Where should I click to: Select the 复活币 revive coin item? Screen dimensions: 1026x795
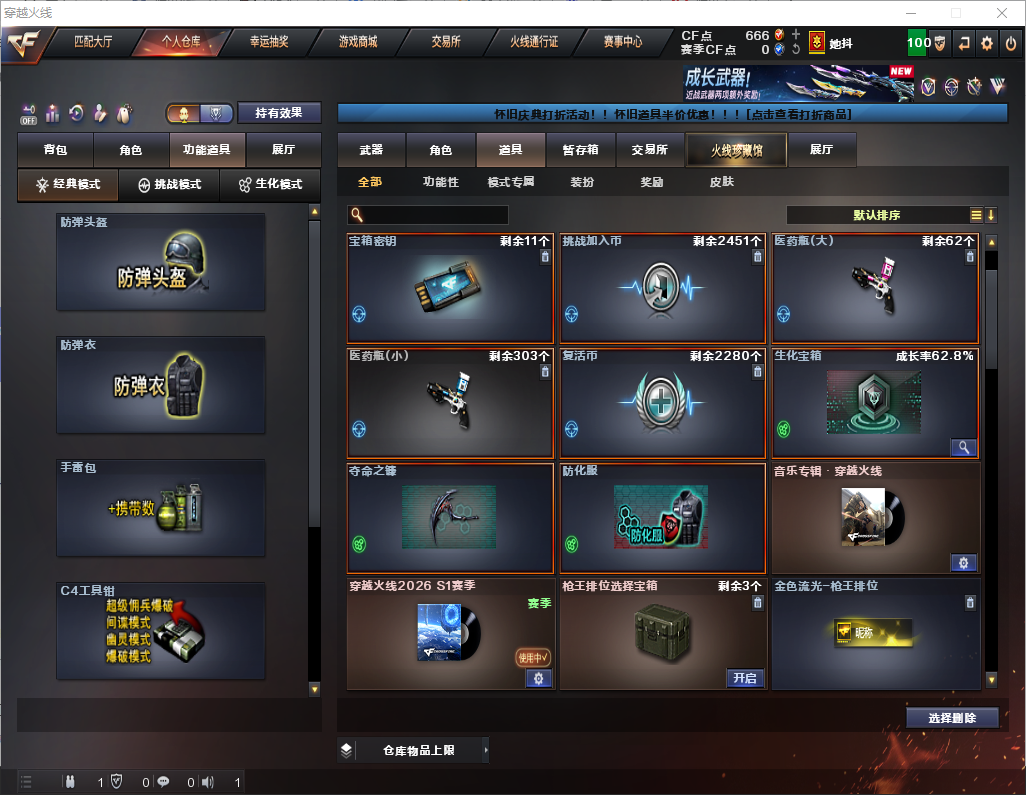(662, 403)
